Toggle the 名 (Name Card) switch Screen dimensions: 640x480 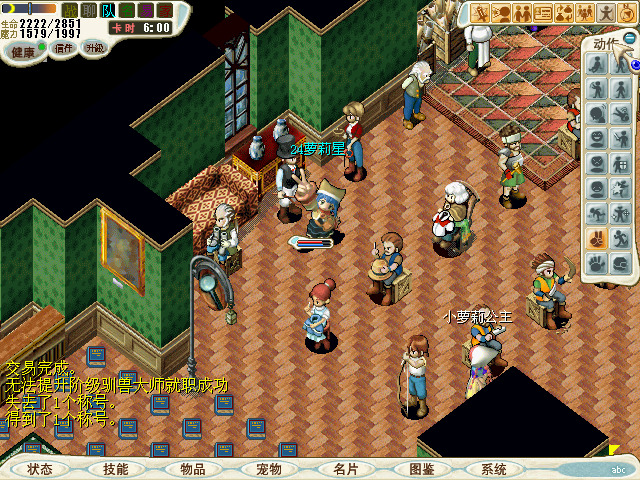[x=127, y=10]
